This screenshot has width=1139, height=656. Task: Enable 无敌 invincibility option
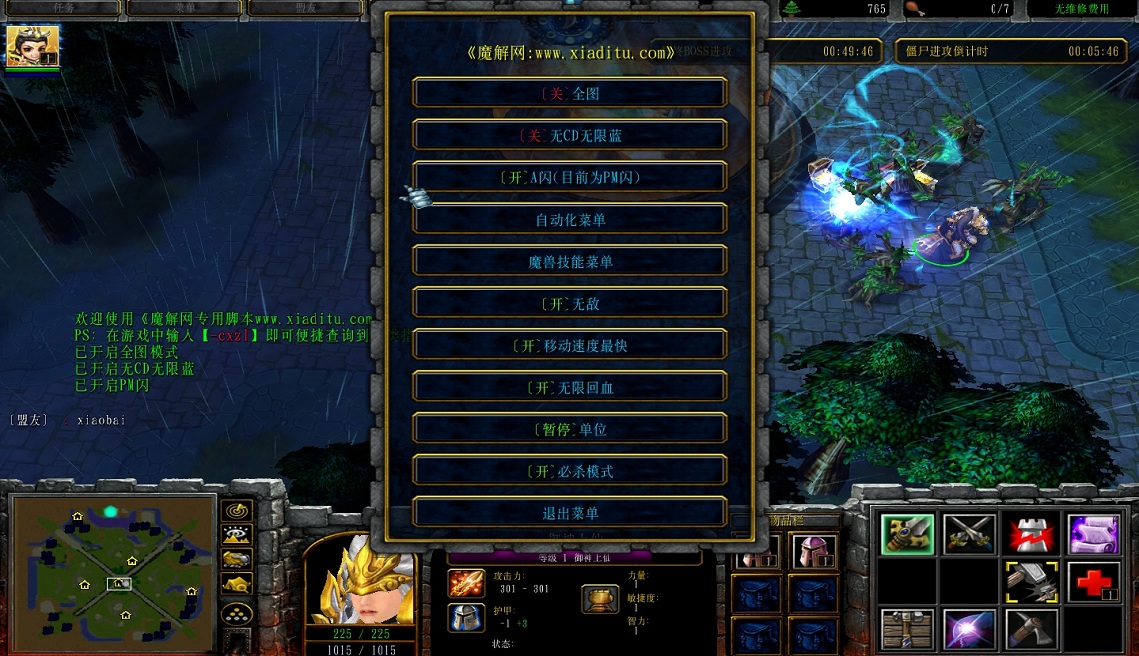[x=570, y=303]
